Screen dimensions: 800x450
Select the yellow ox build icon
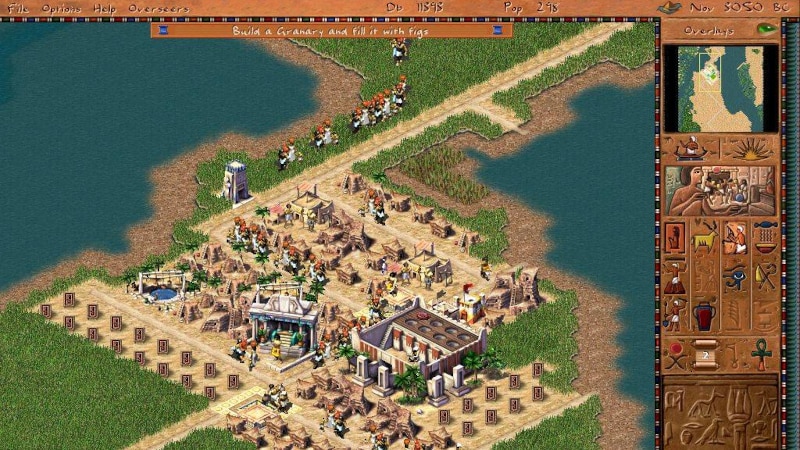(704, 237)
